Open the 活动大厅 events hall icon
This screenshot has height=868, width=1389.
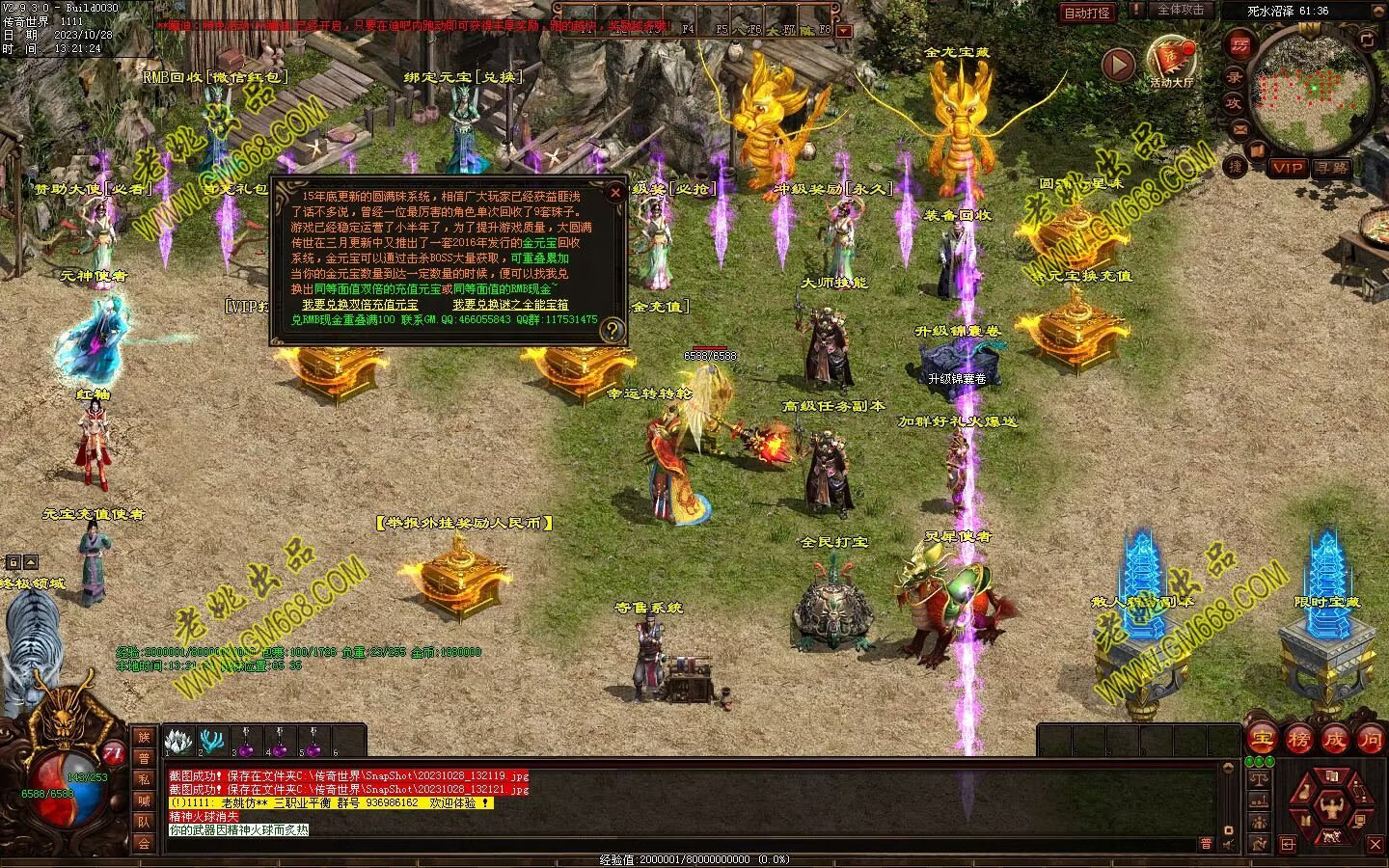1171,58
